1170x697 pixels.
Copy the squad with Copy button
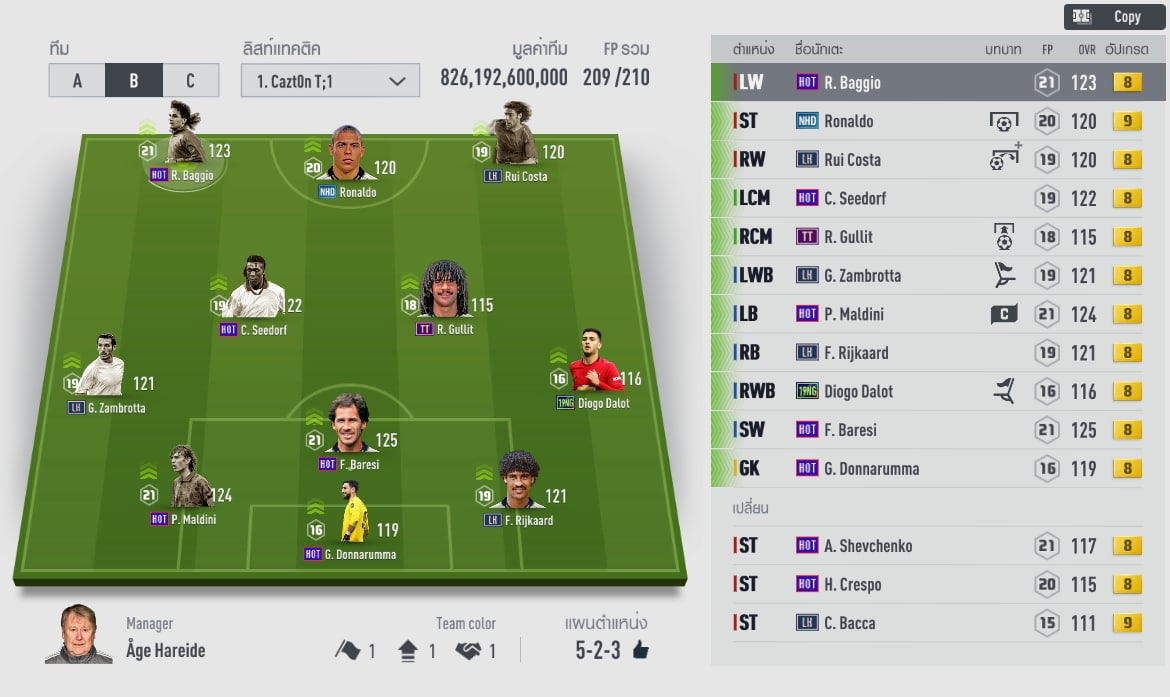click(1115, 17)
